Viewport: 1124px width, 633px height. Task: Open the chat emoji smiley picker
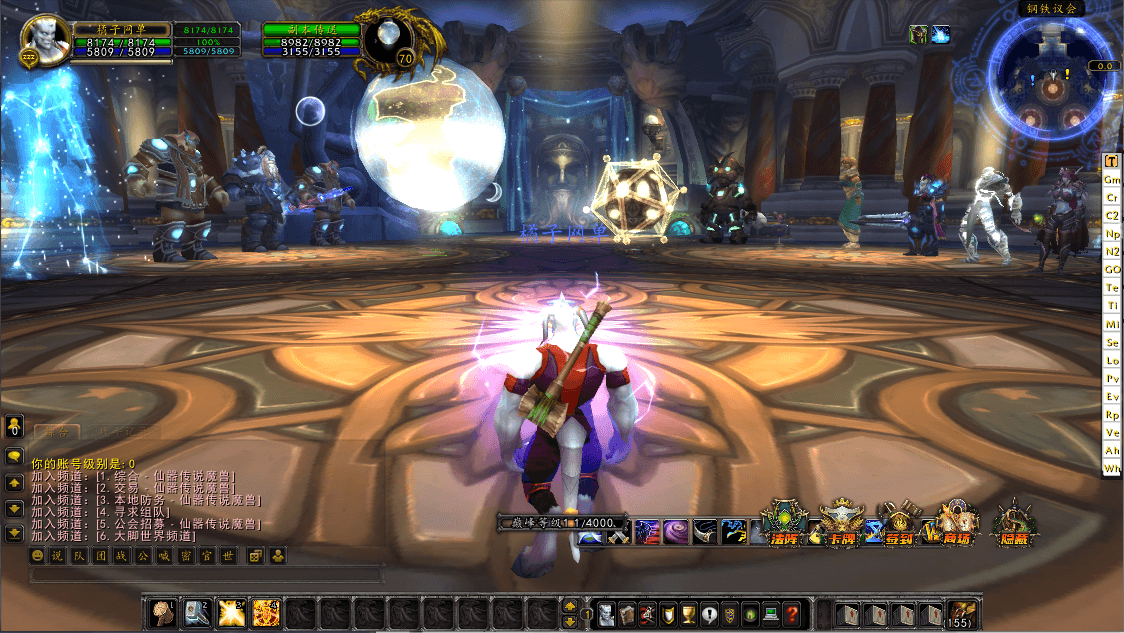click(x=38, y=555)
